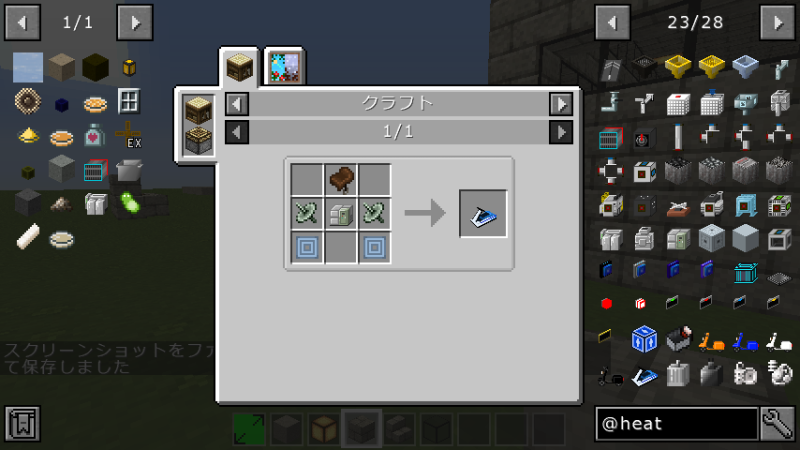This screenshot has height=450, width=800.
Task: Click left arrow beside the クラフト category title
Action: [236, 103]
